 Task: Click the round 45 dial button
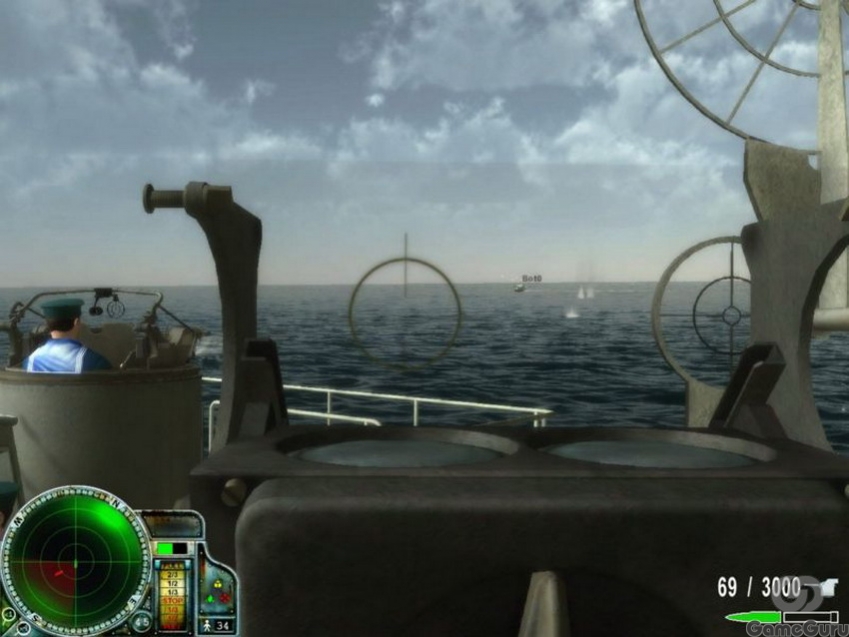pyautogui.click(x=142, y=623)
